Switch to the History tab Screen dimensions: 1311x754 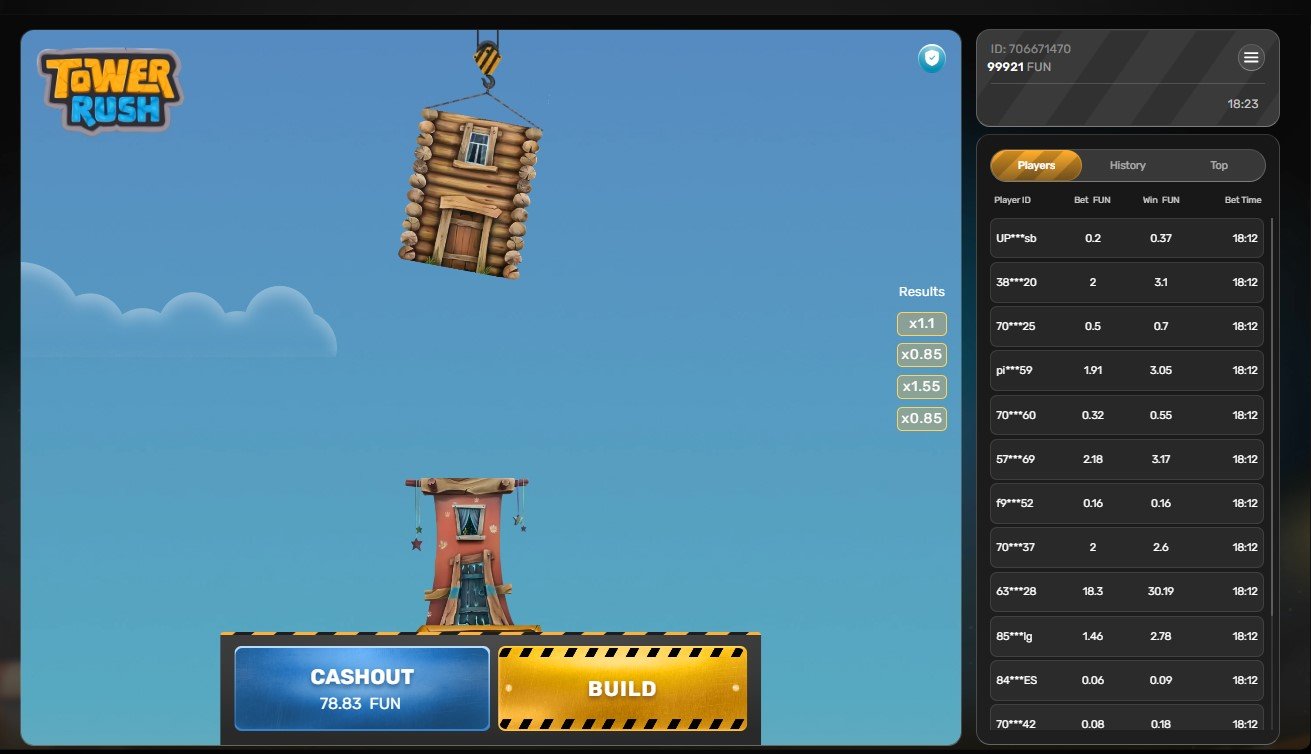[1127, 165]
